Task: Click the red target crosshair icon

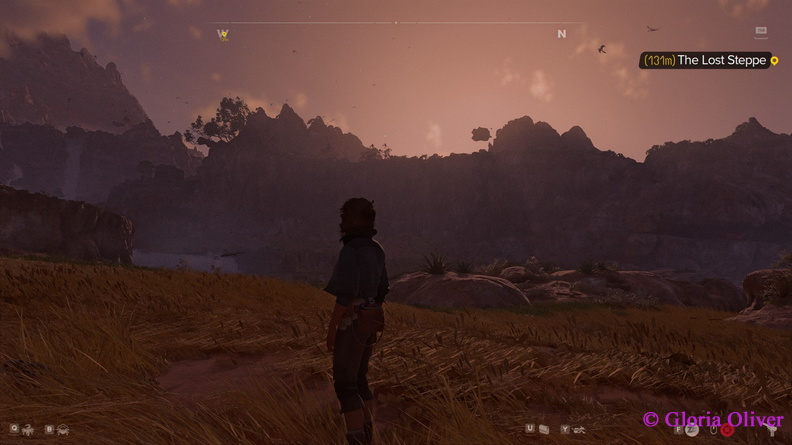Action: [728, 430]
